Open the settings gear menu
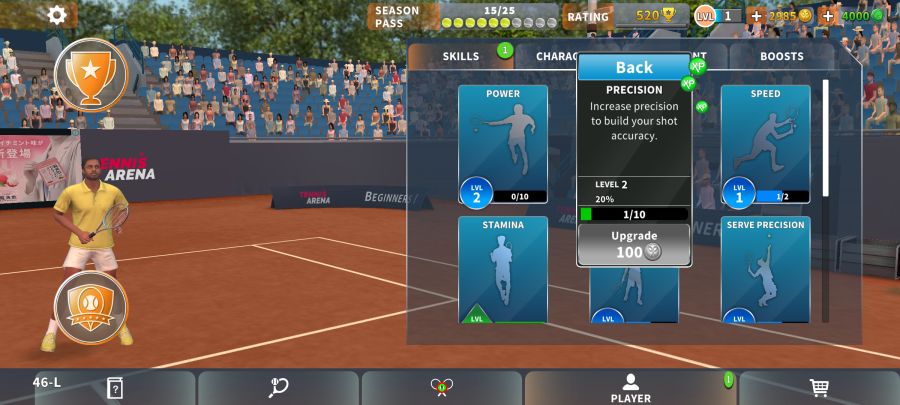 pos(57,15)
